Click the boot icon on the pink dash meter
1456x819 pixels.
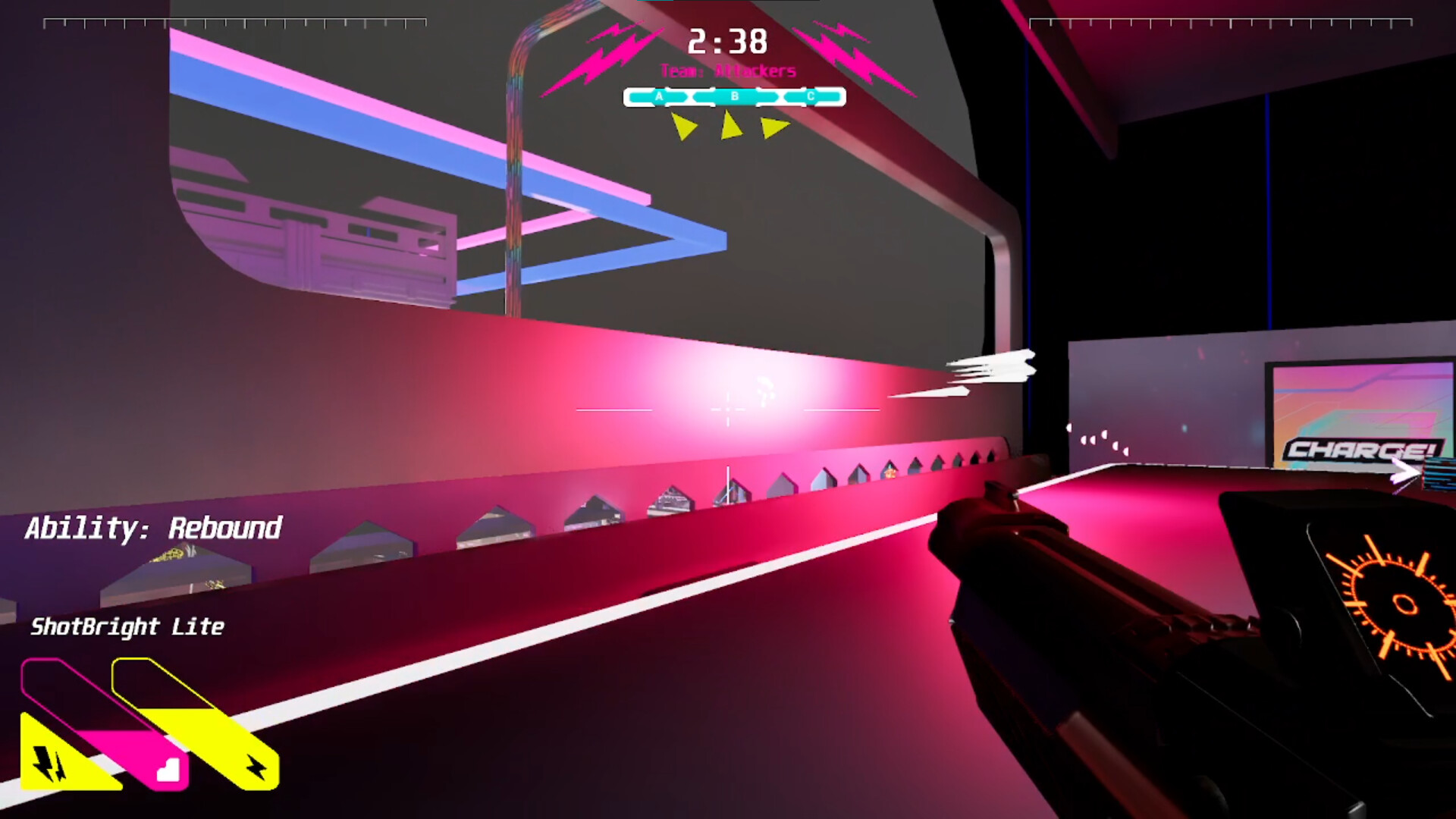(x=168, y=771)
